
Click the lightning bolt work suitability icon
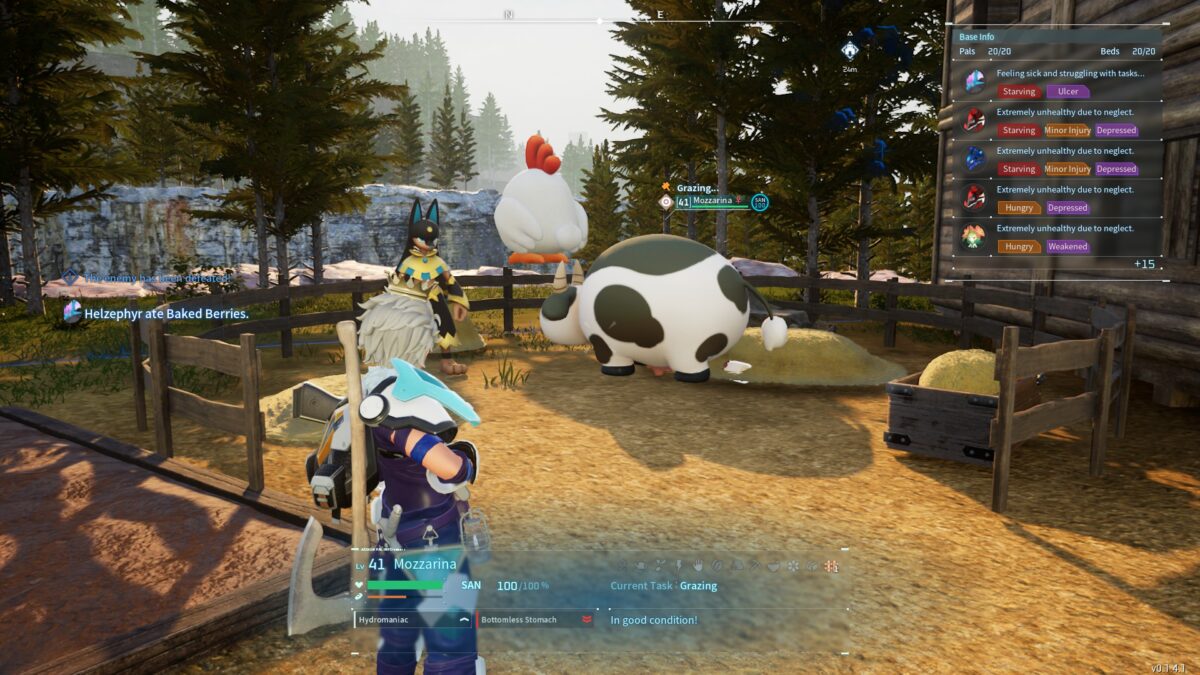point(678,566)
